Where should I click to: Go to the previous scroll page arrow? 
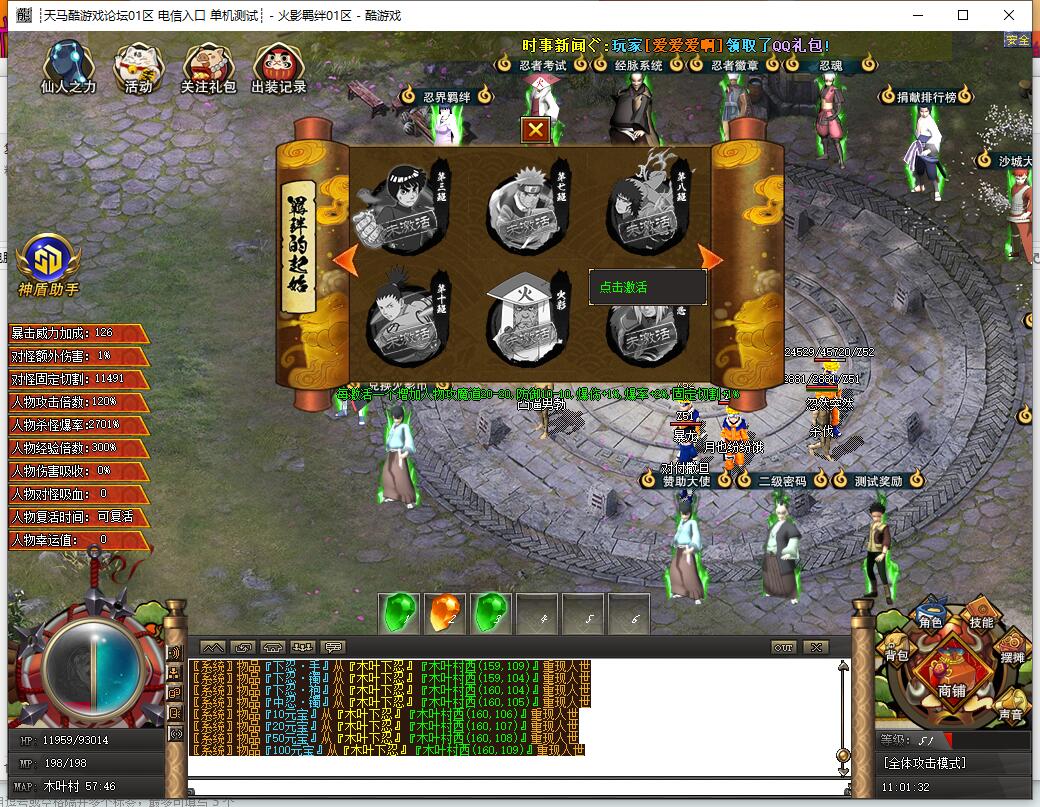click(x=345, y=259)
